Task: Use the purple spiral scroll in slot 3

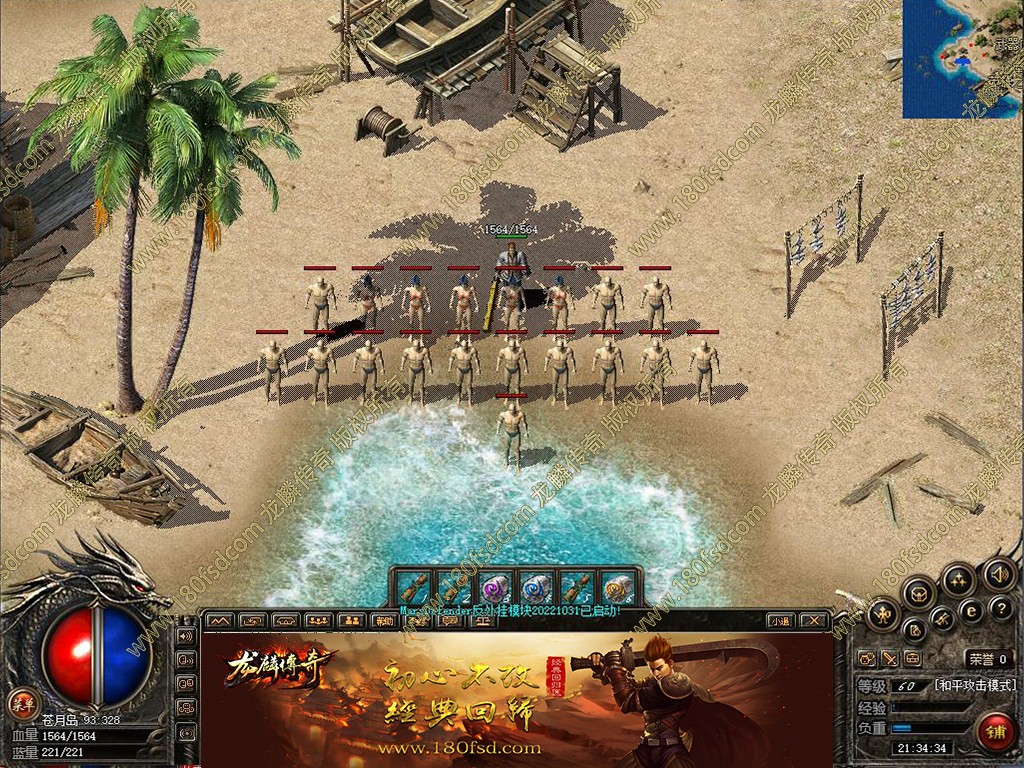Action: point(496,587)
